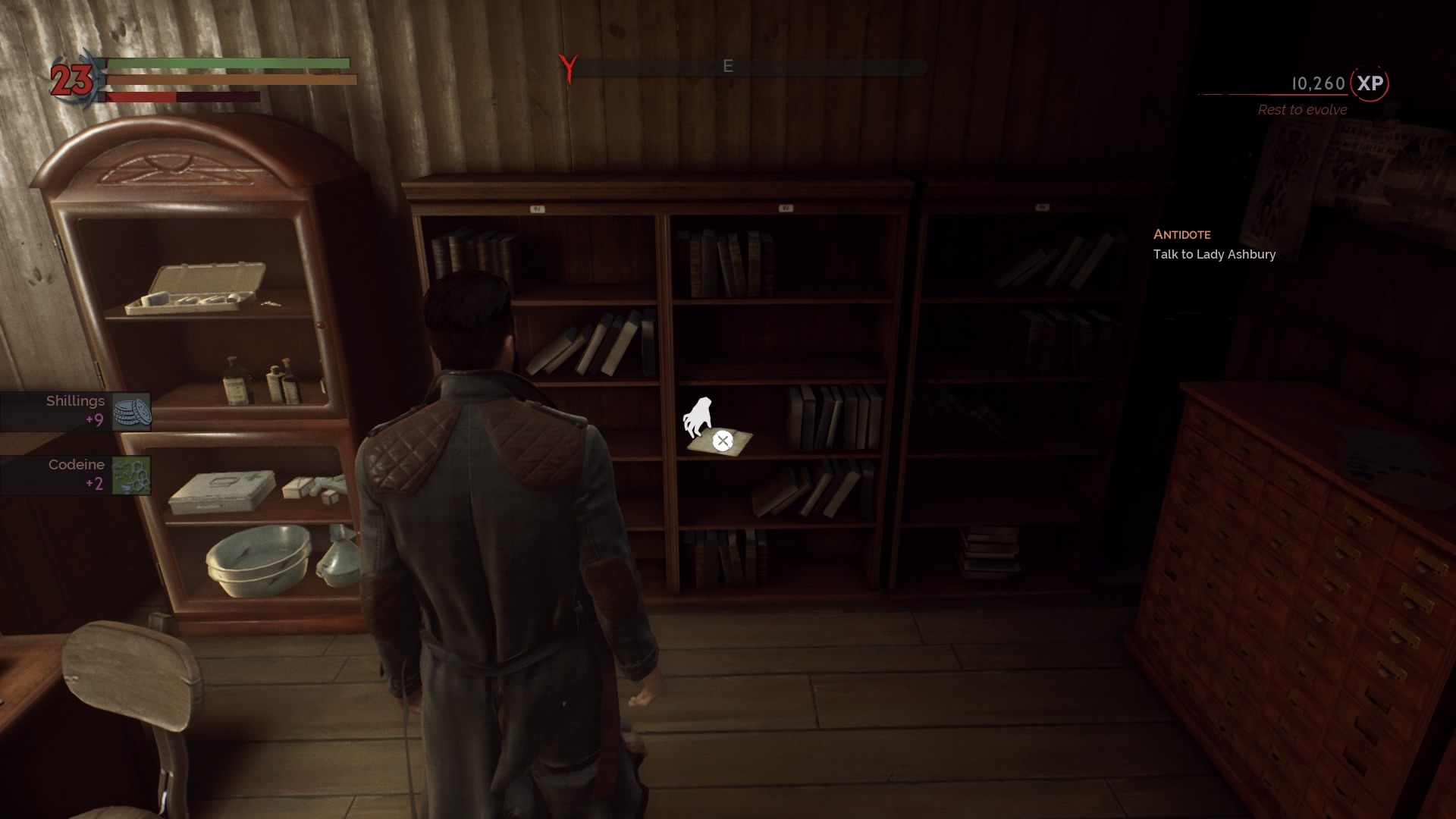The image size is (1456, 819).
Task: Open the Talk to Lady Ashbury objective
Action: 1214,254
